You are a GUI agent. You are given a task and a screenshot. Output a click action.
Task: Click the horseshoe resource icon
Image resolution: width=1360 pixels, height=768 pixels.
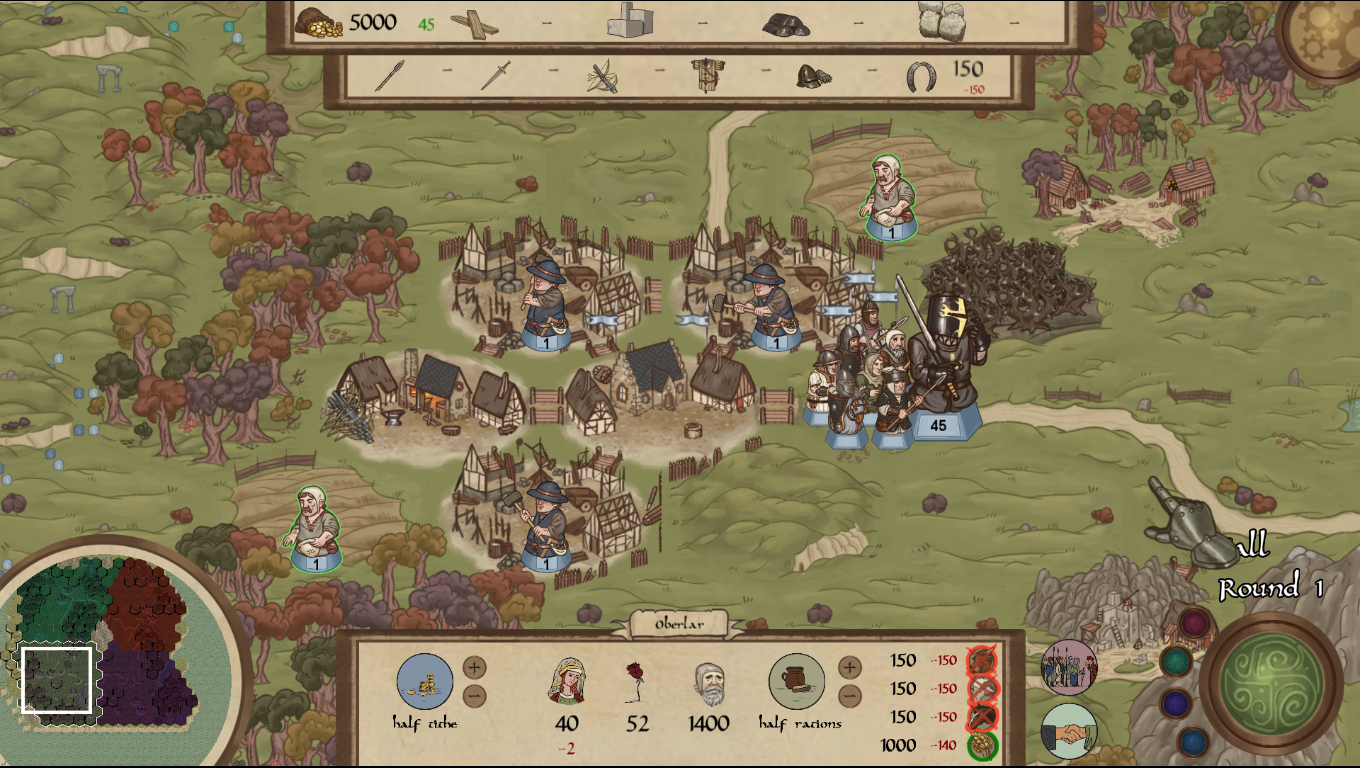[921, 75]
